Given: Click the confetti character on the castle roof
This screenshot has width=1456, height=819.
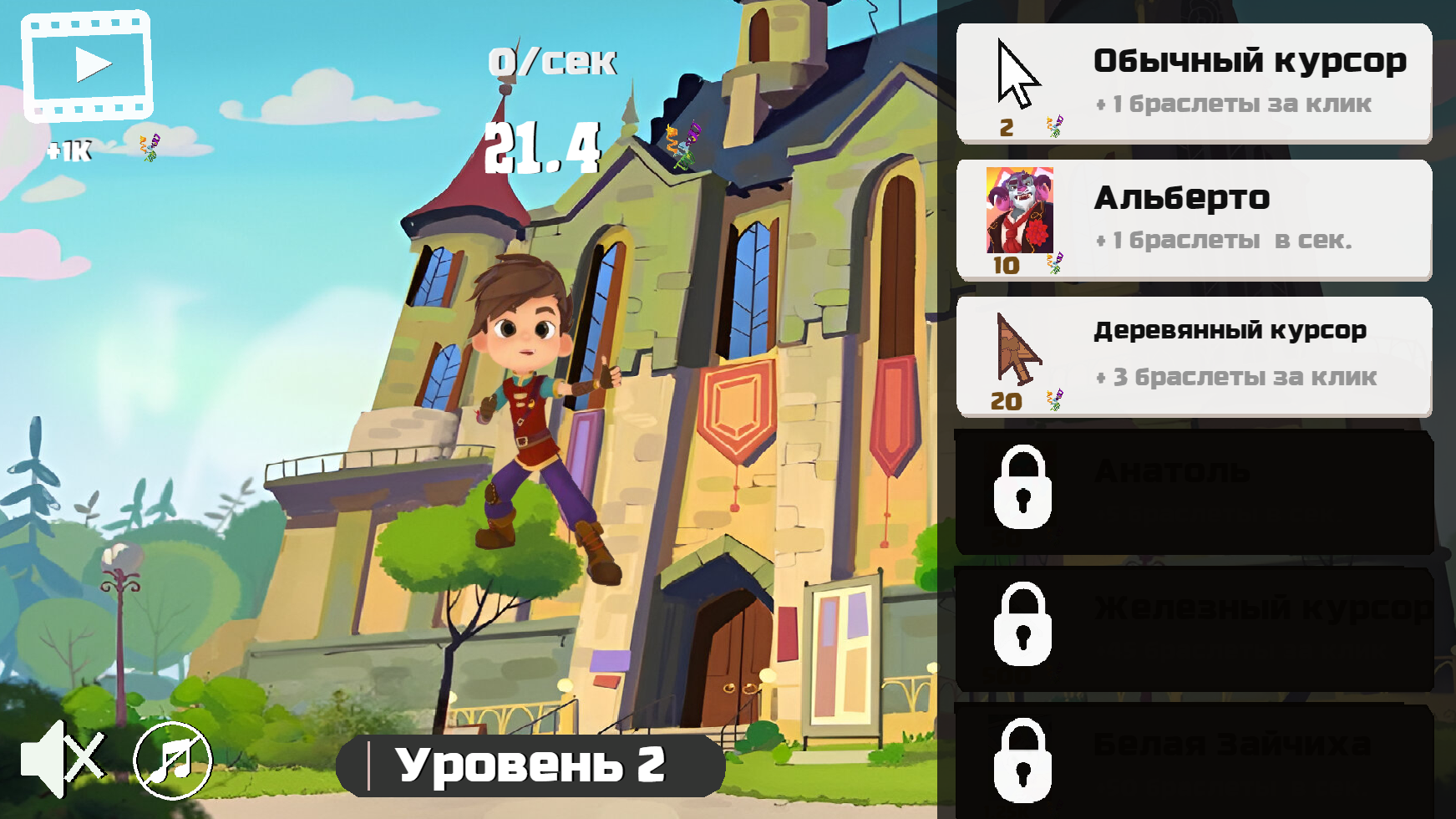Looking at the screenshot, I should 682,146.
